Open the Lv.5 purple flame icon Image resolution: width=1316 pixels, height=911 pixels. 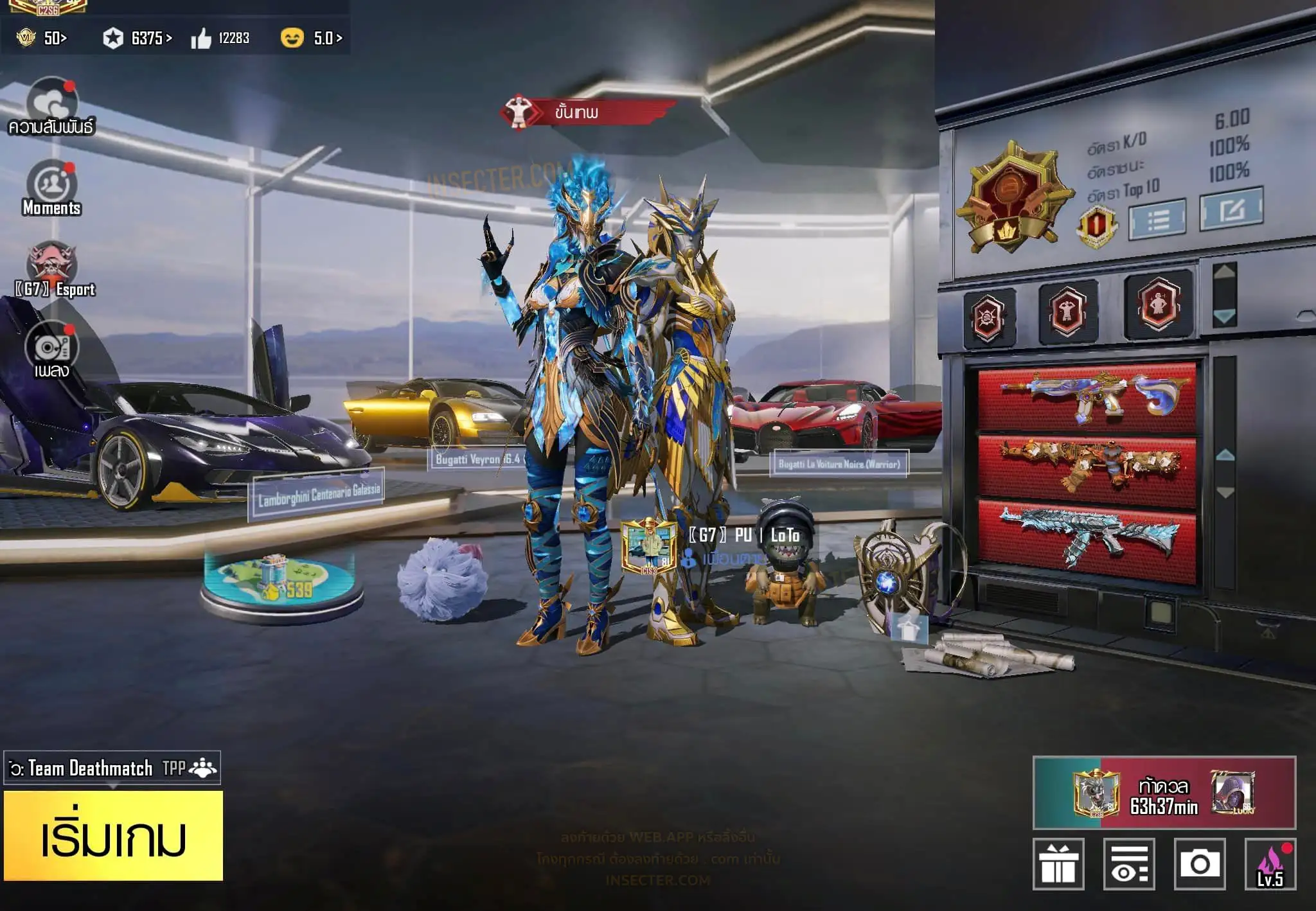pos(1270,864)
